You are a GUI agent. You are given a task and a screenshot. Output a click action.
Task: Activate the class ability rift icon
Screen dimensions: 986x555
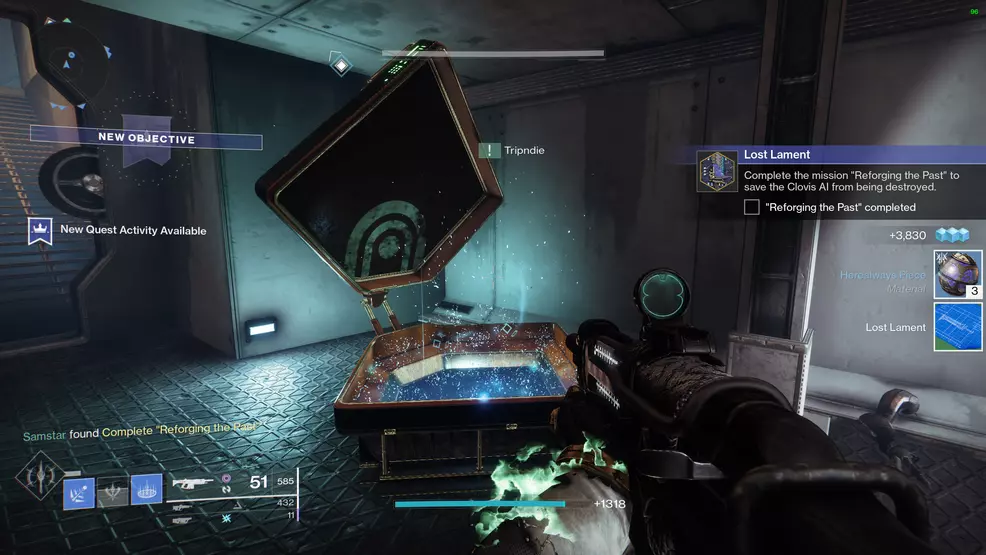click(146, 490)
